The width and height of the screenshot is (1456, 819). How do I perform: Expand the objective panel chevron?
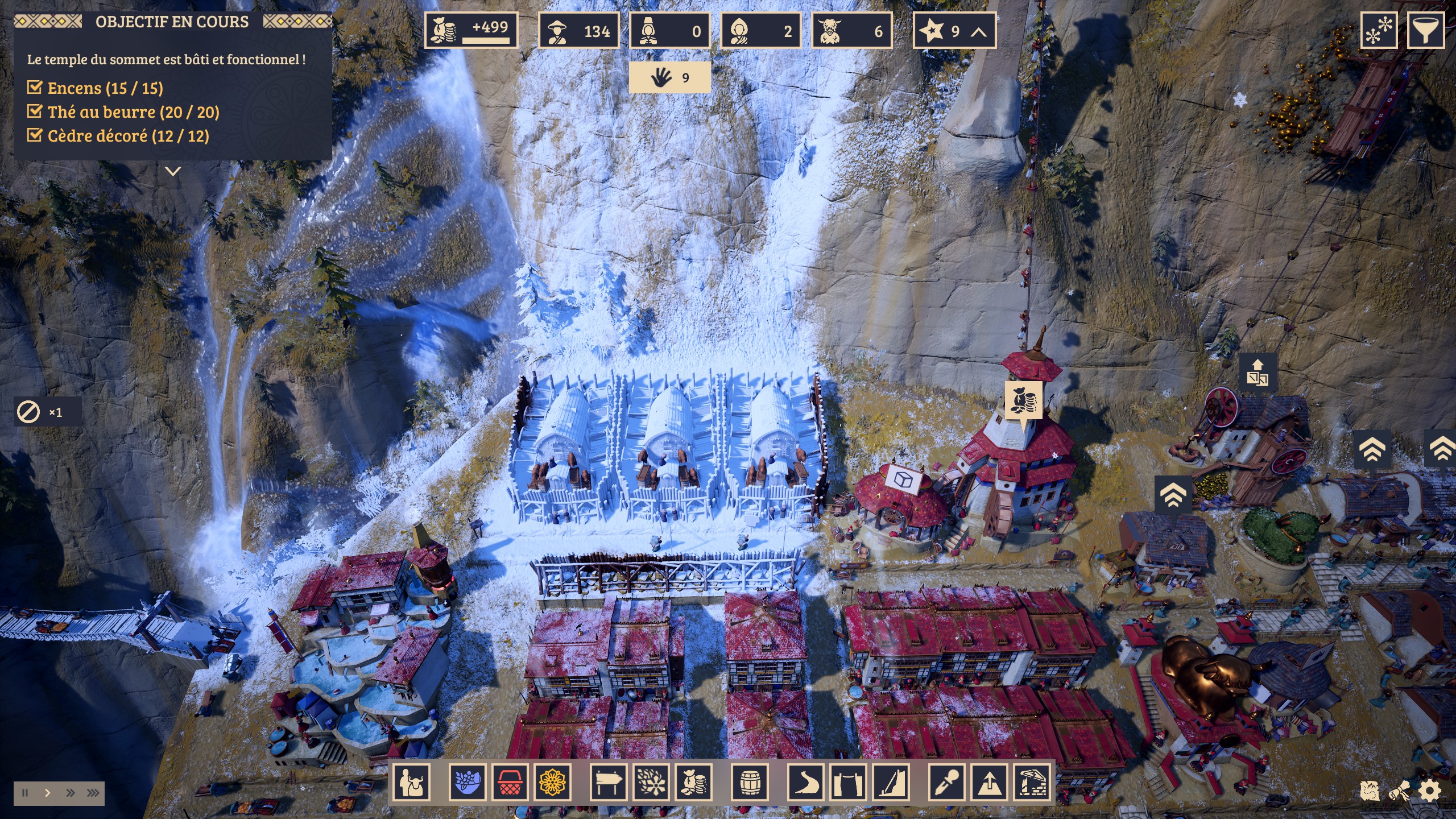click(x=173, y=171)
